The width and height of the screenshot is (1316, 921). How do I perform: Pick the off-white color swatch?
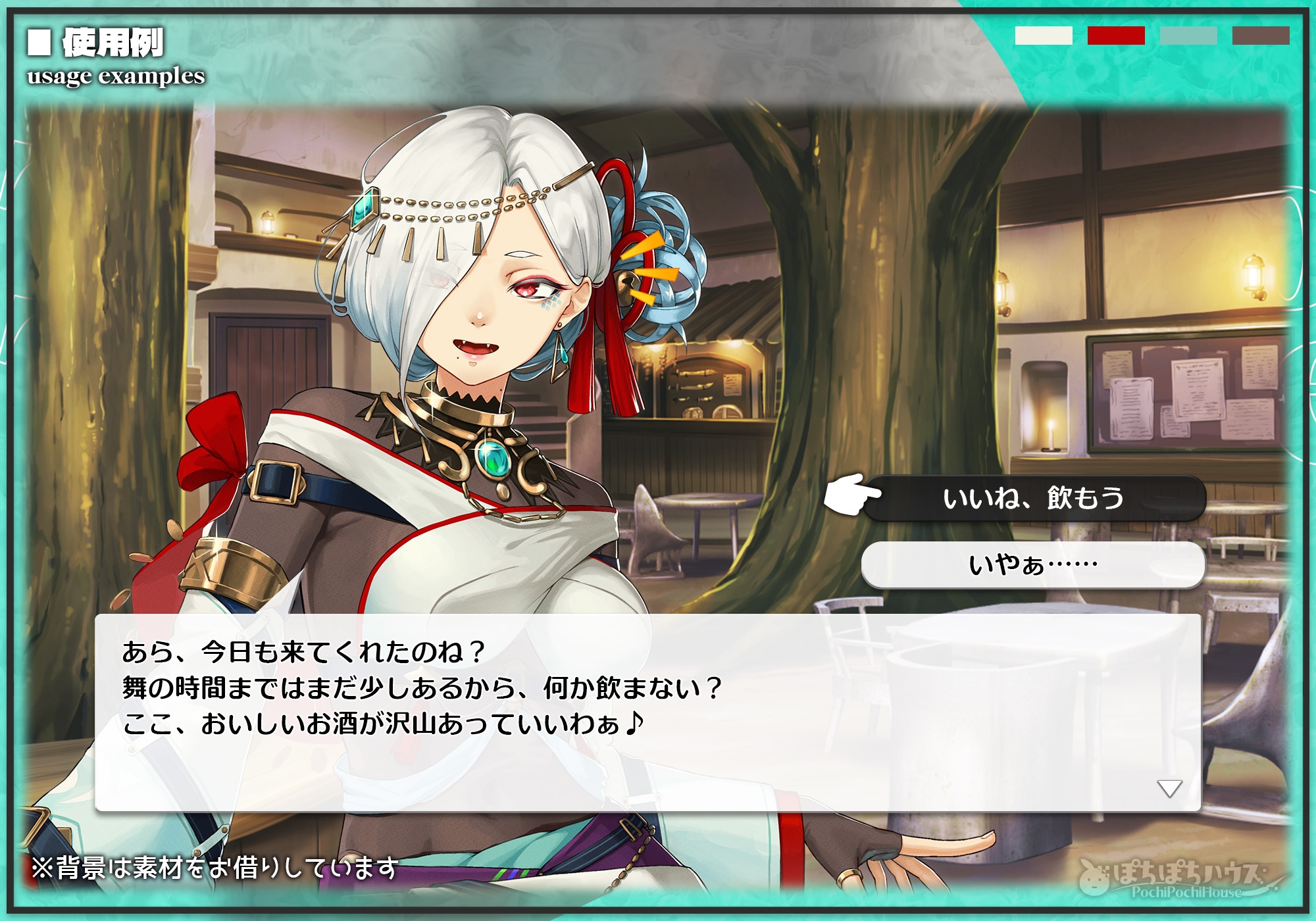[x=1044, y=36]
